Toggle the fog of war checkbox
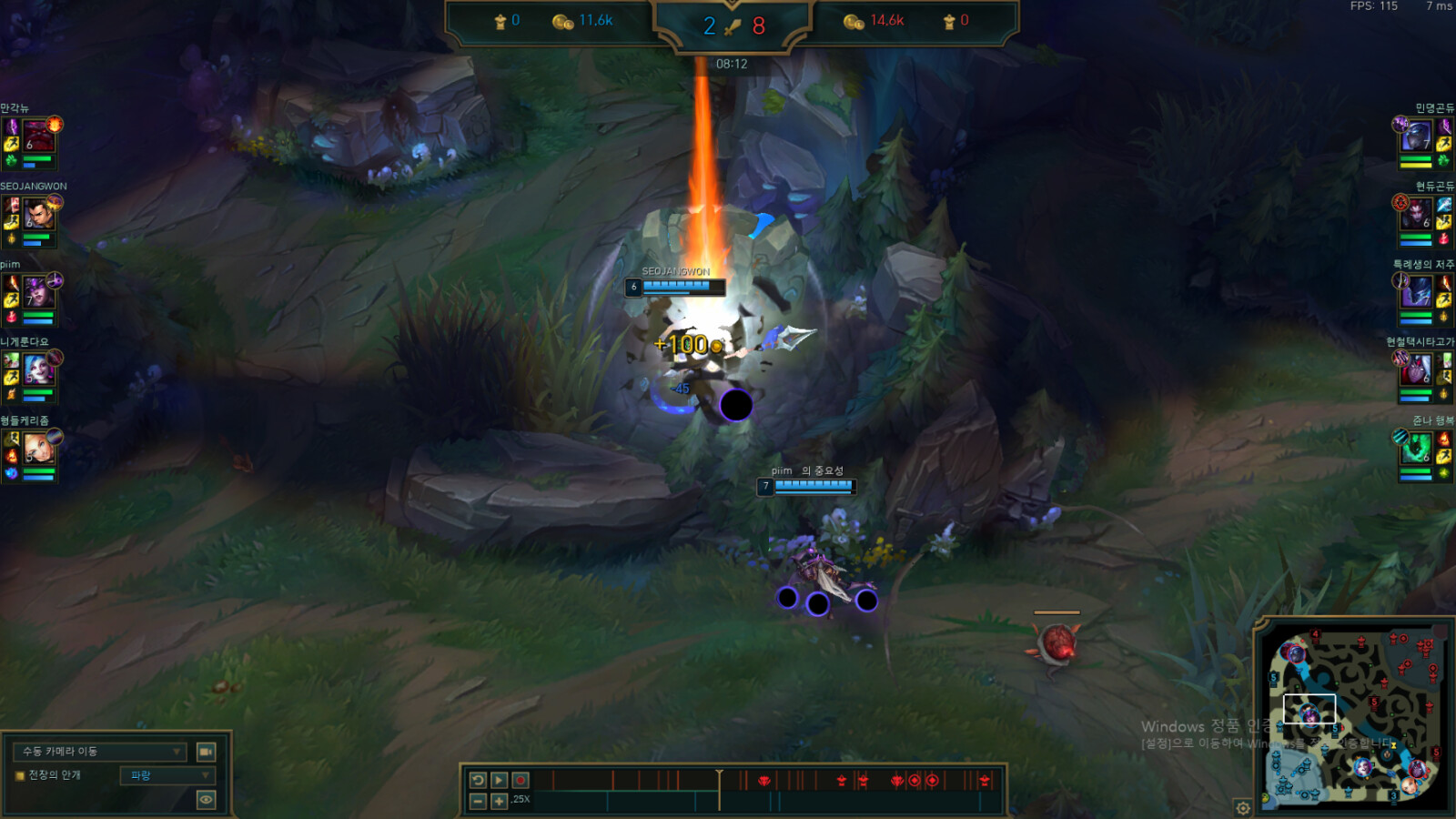This screenshot has width=1456, height=819. click(x=19, y=775)
